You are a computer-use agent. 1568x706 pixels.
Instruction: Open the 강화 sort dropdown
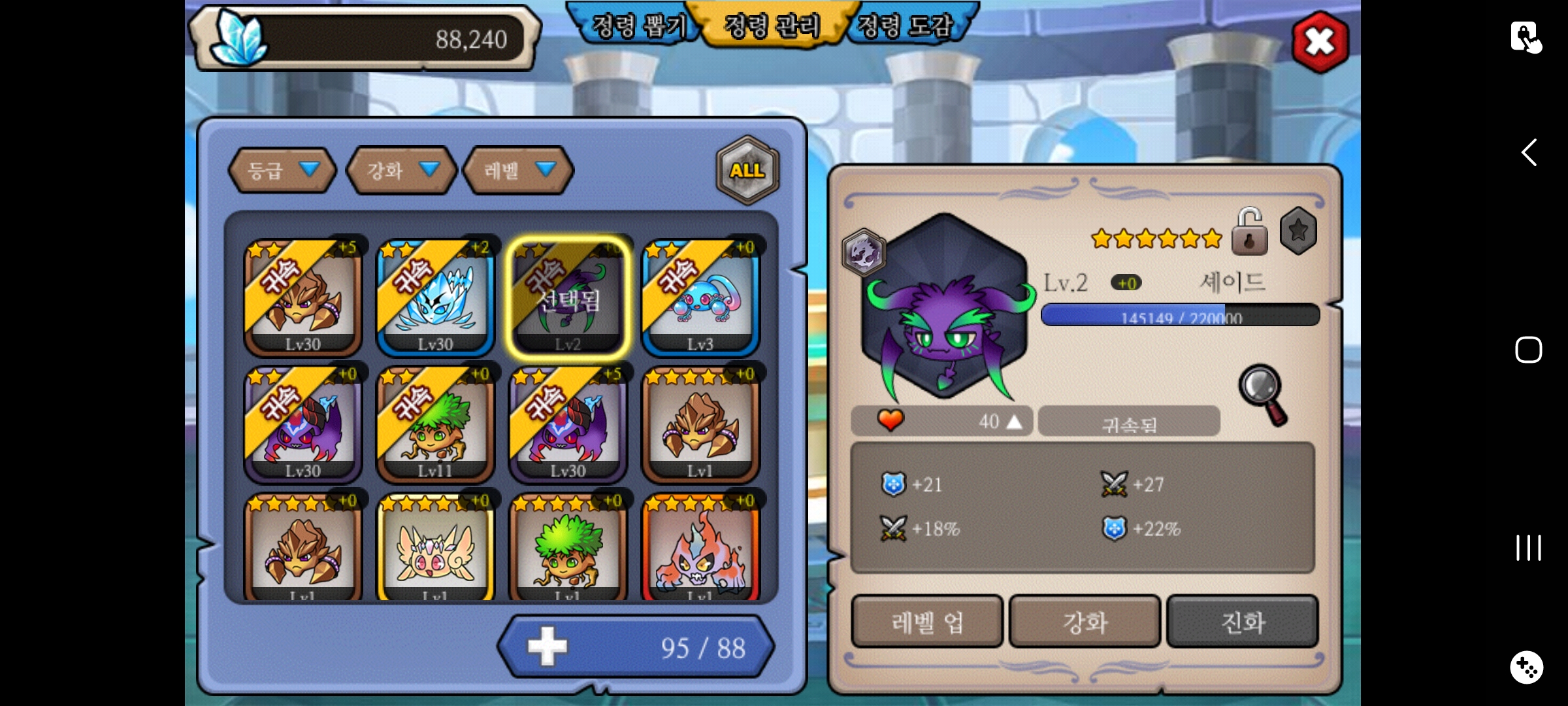pyautogui.click(x=400, y=171)
